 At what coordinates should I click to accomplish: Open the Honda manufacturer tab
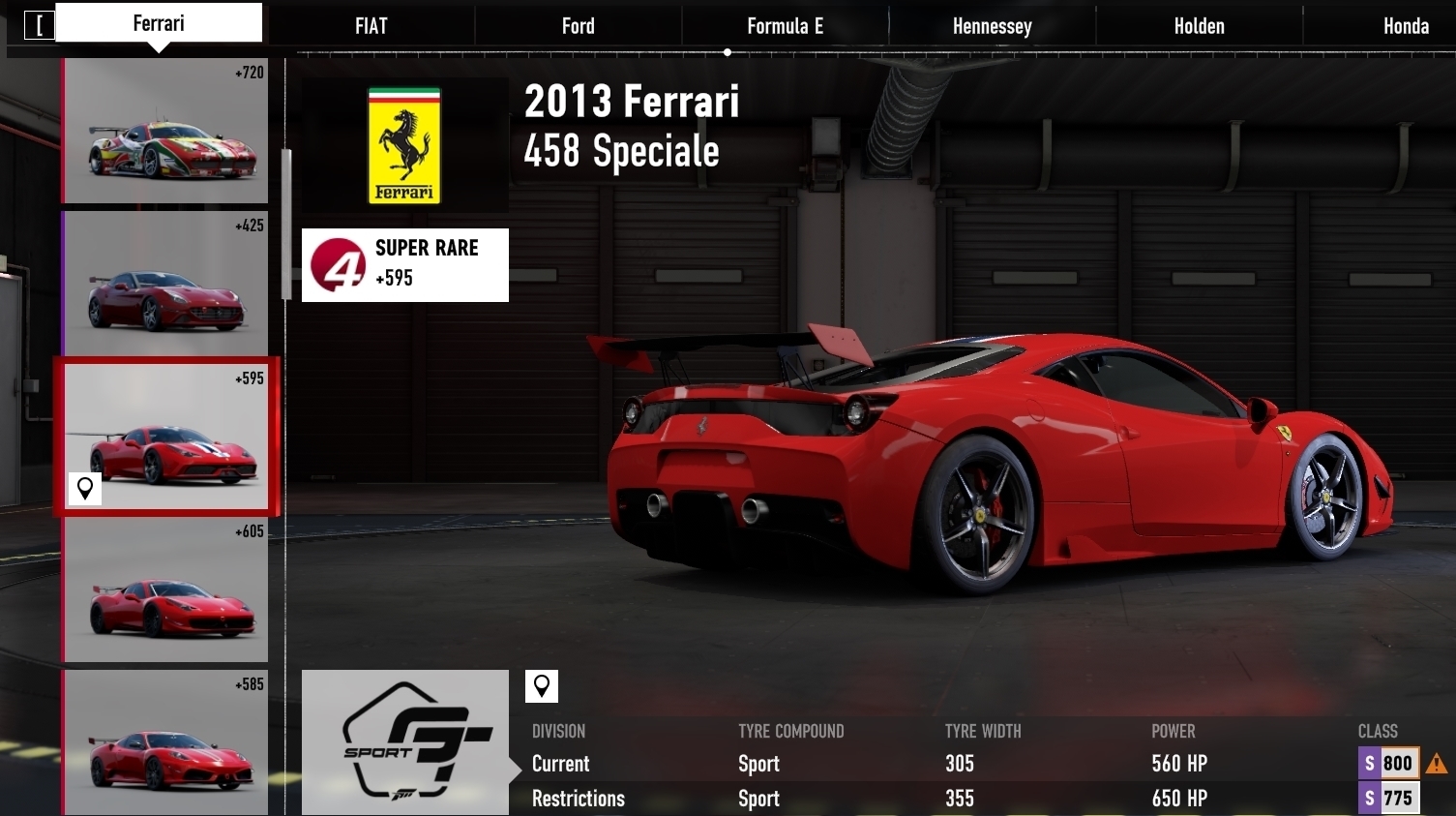(x=1405, y=26)
